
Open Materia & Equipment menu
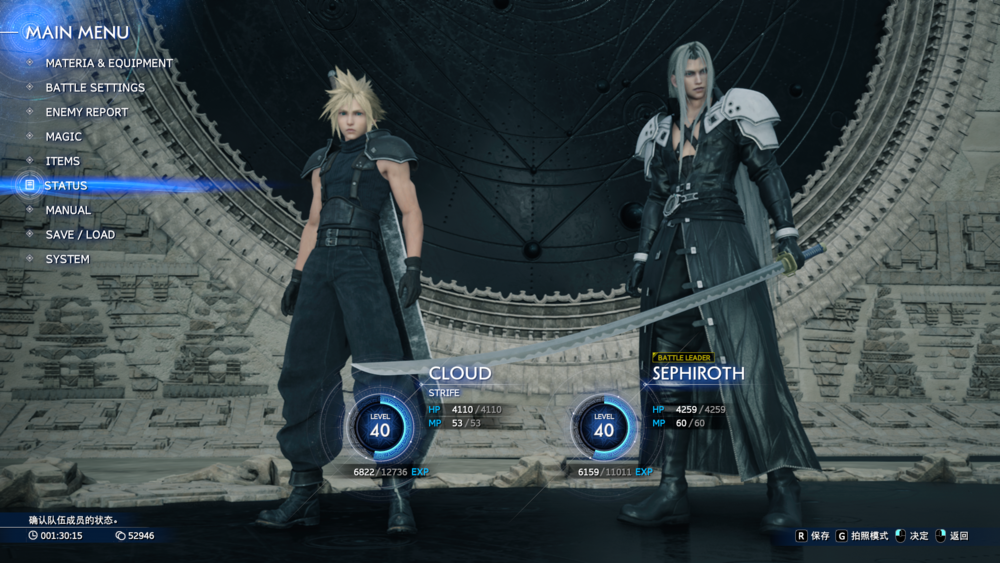click(108, 63)
